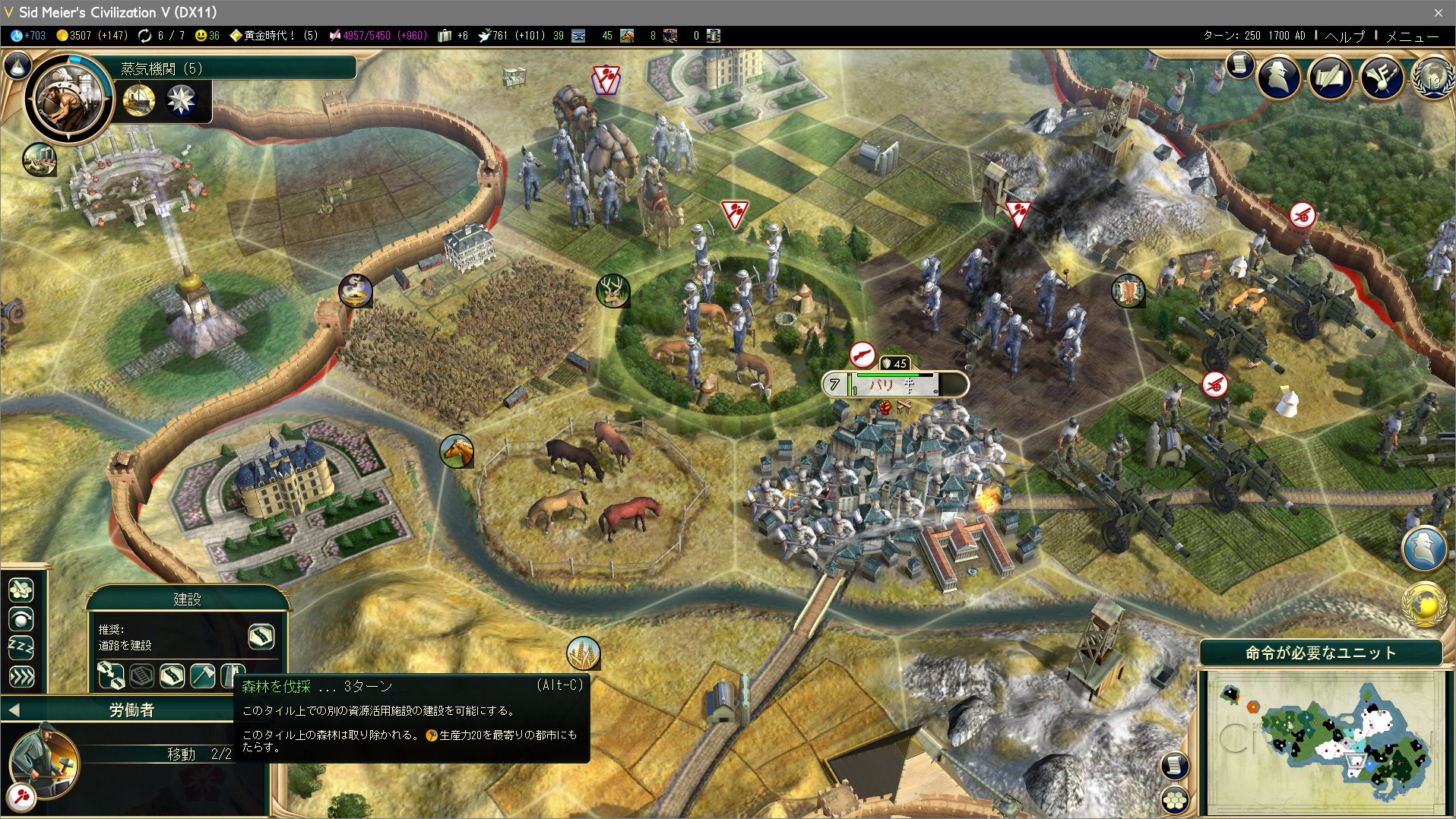Click the steam engine research portrait
Viewport: 1456px width, 819px height.
click(x=68, y=97)
